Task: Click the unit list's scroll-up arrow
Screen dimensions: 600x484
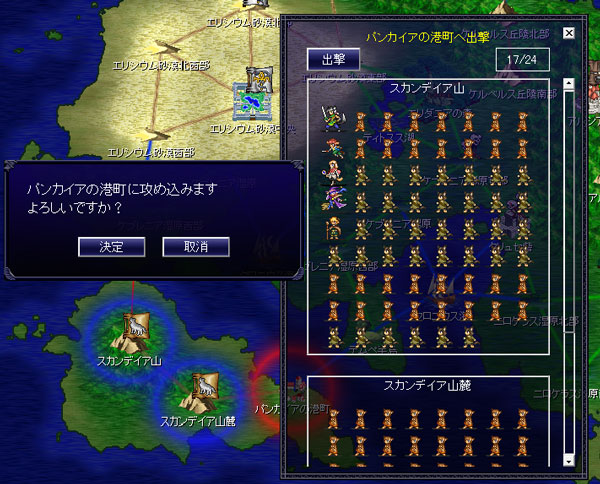Action: coord(568,85)
